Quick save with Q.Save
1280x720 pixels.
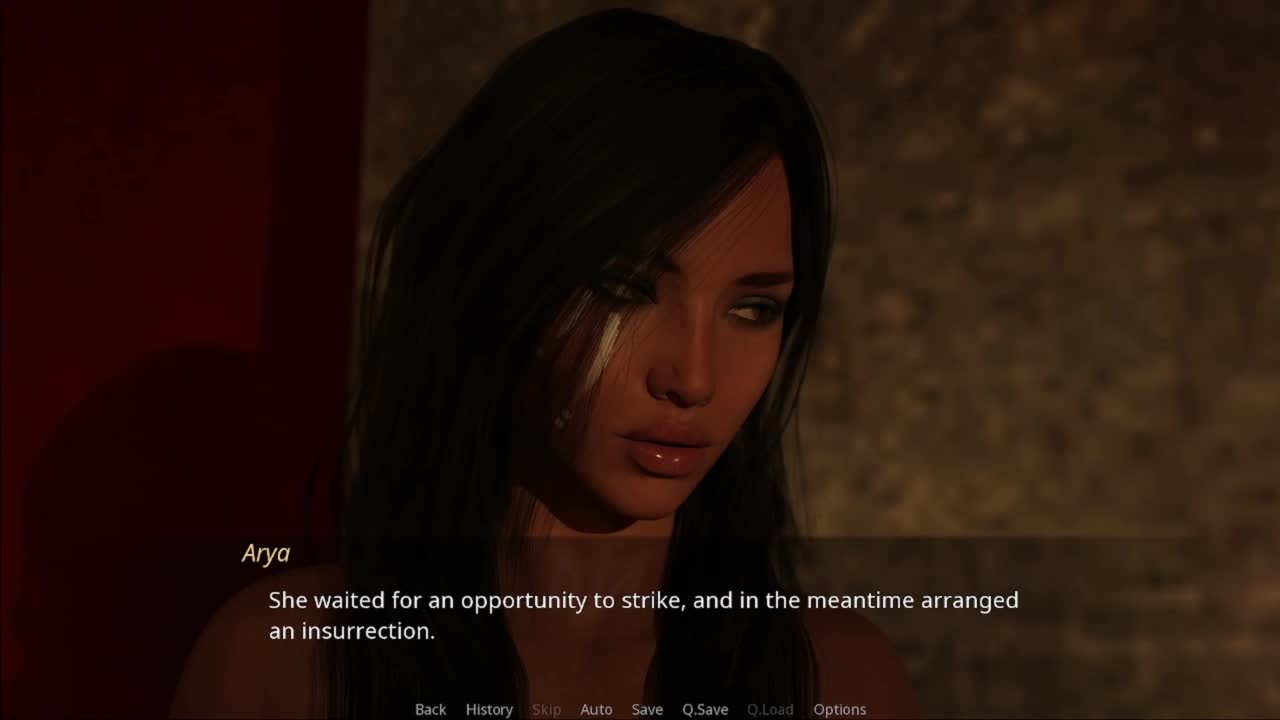(x=705, y=709)
